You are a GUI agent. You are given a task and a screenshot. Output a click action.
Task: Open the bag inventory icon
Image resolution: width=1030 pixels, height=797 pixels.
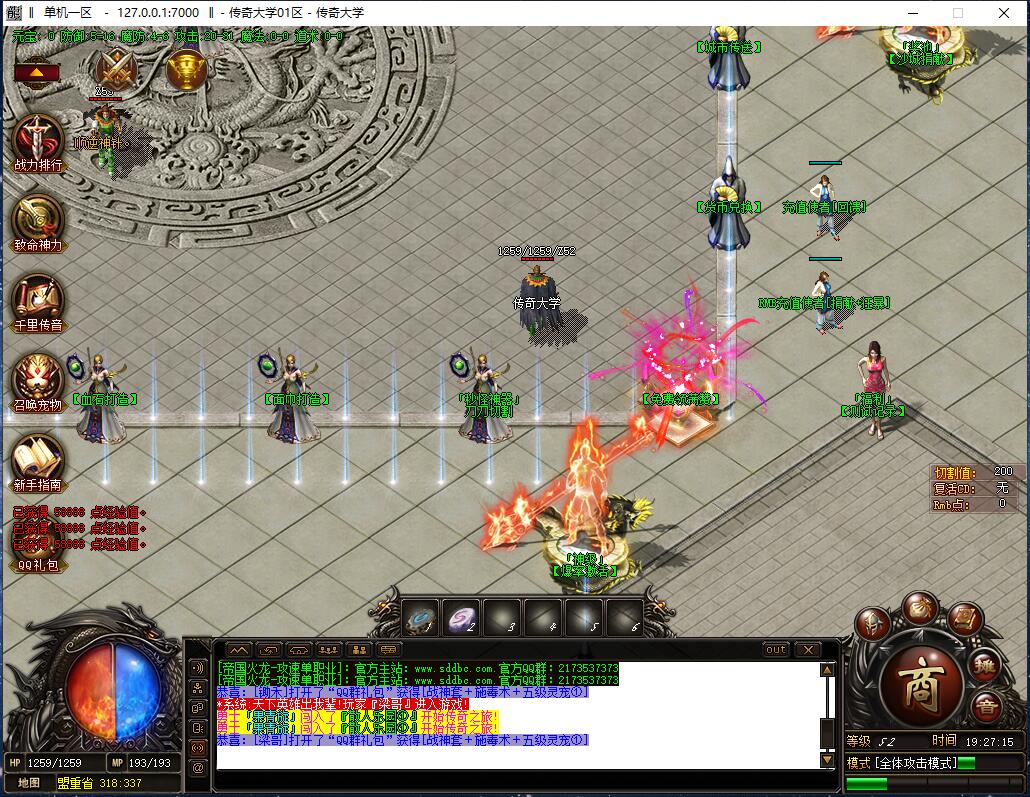[x=920, y=606]
